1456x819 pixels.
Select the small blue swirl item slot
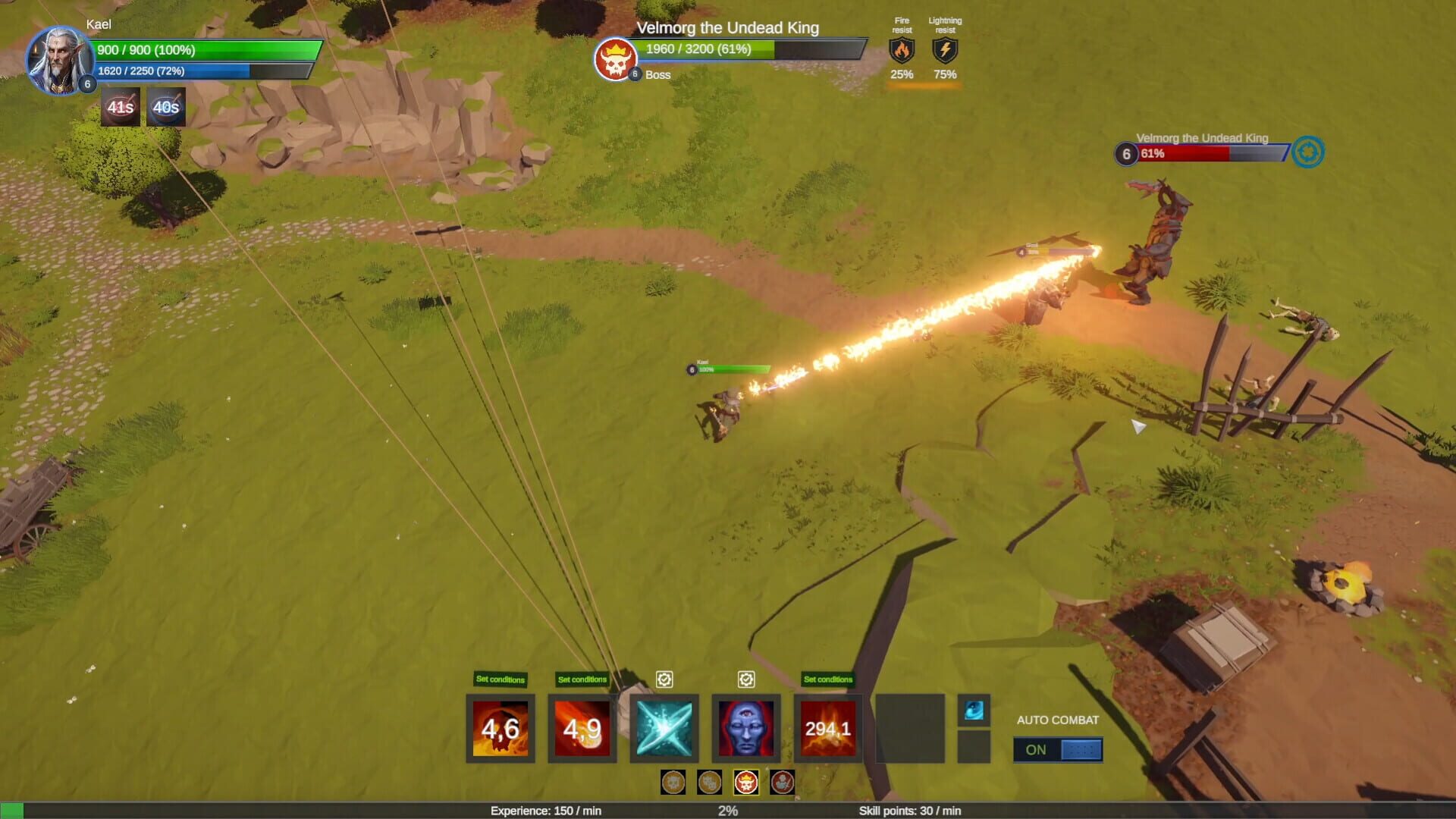click(x=974, y=711)
